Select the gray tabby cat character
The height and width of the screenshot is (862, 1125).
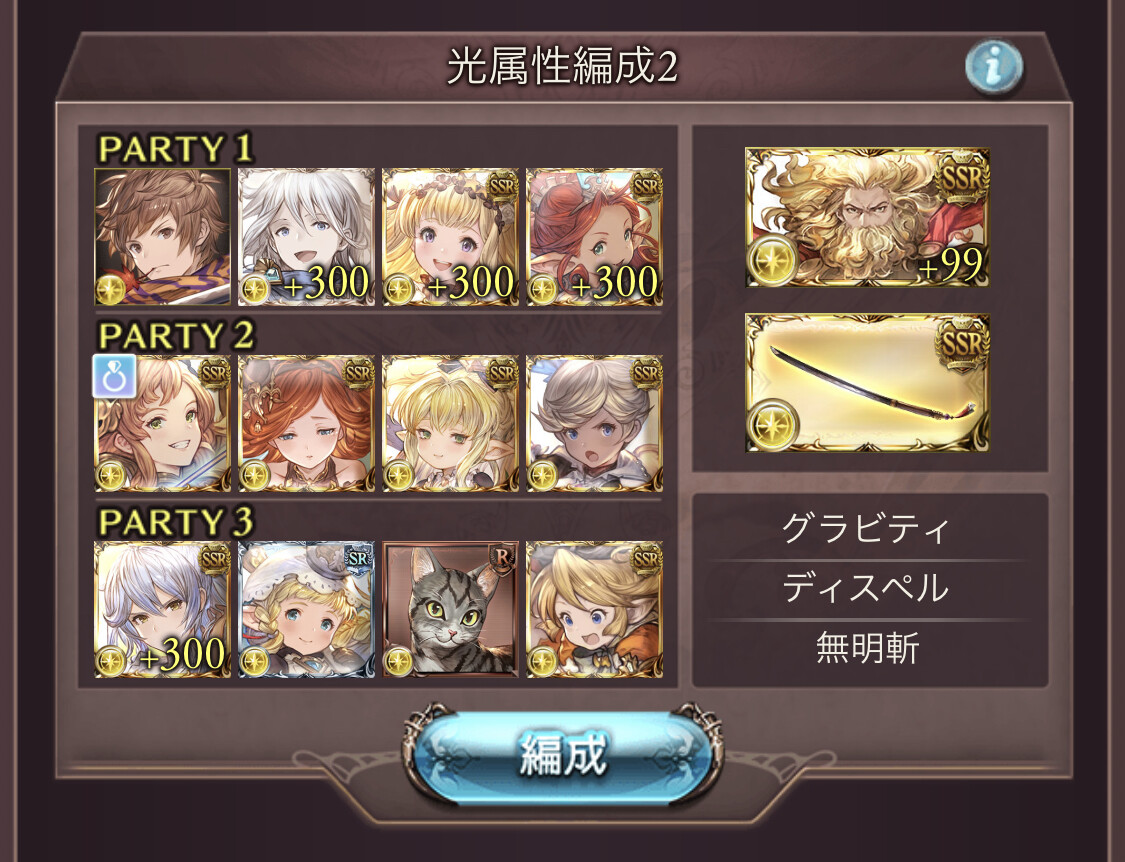pyautogui.click(x=450, y=610)
